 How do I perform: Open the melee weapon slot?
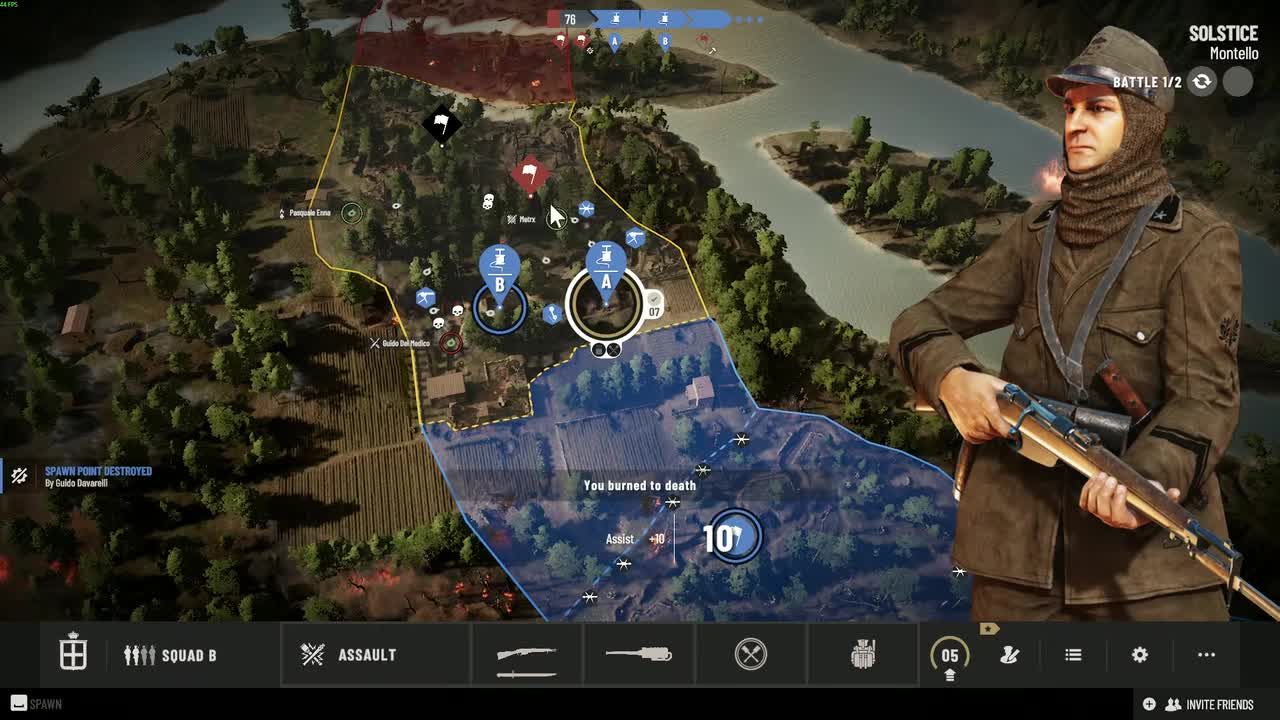click(751, 654)
